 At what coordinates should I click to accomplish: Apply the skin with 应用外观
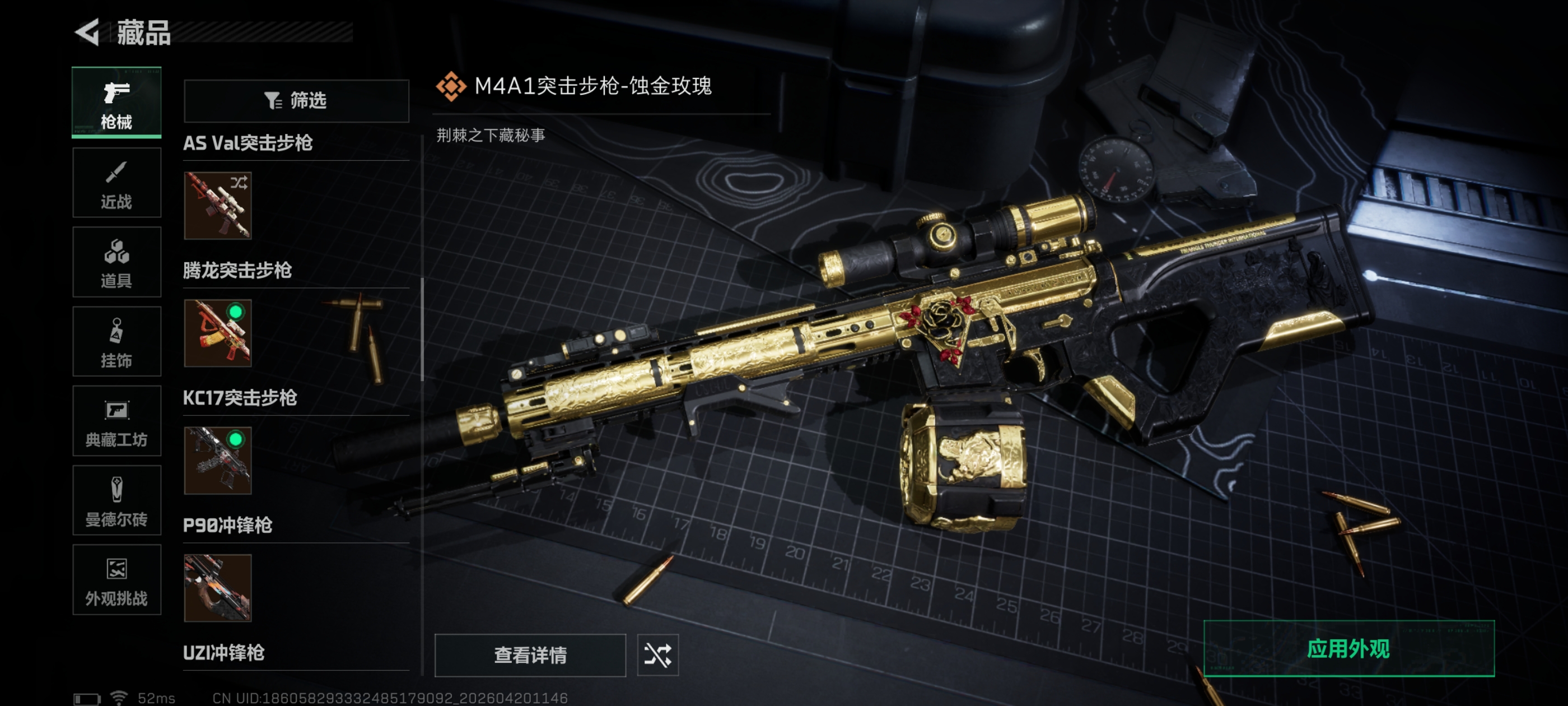1348,649
